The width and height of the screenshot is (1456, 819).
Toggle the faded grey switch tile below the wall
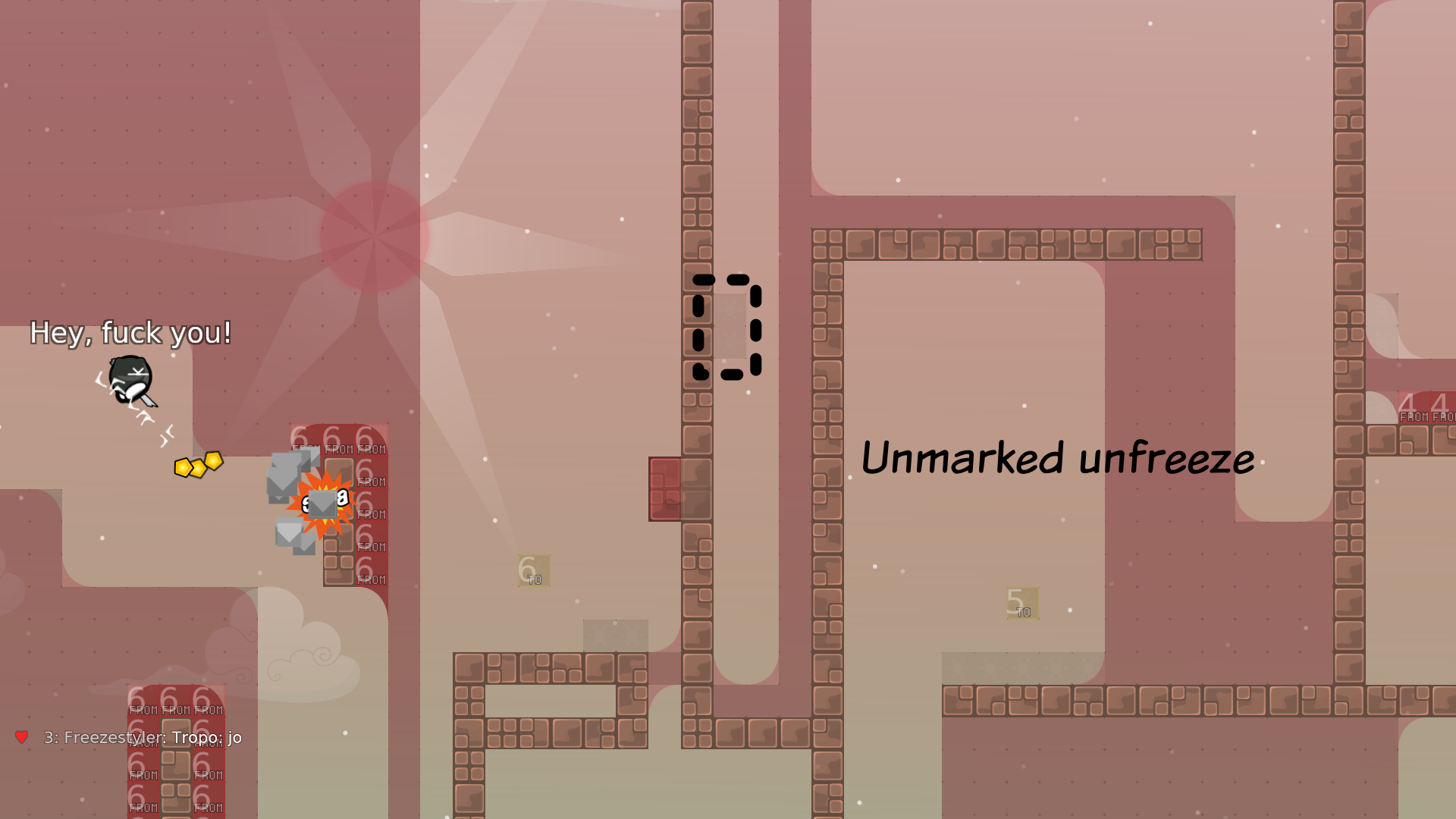[615, 637]
